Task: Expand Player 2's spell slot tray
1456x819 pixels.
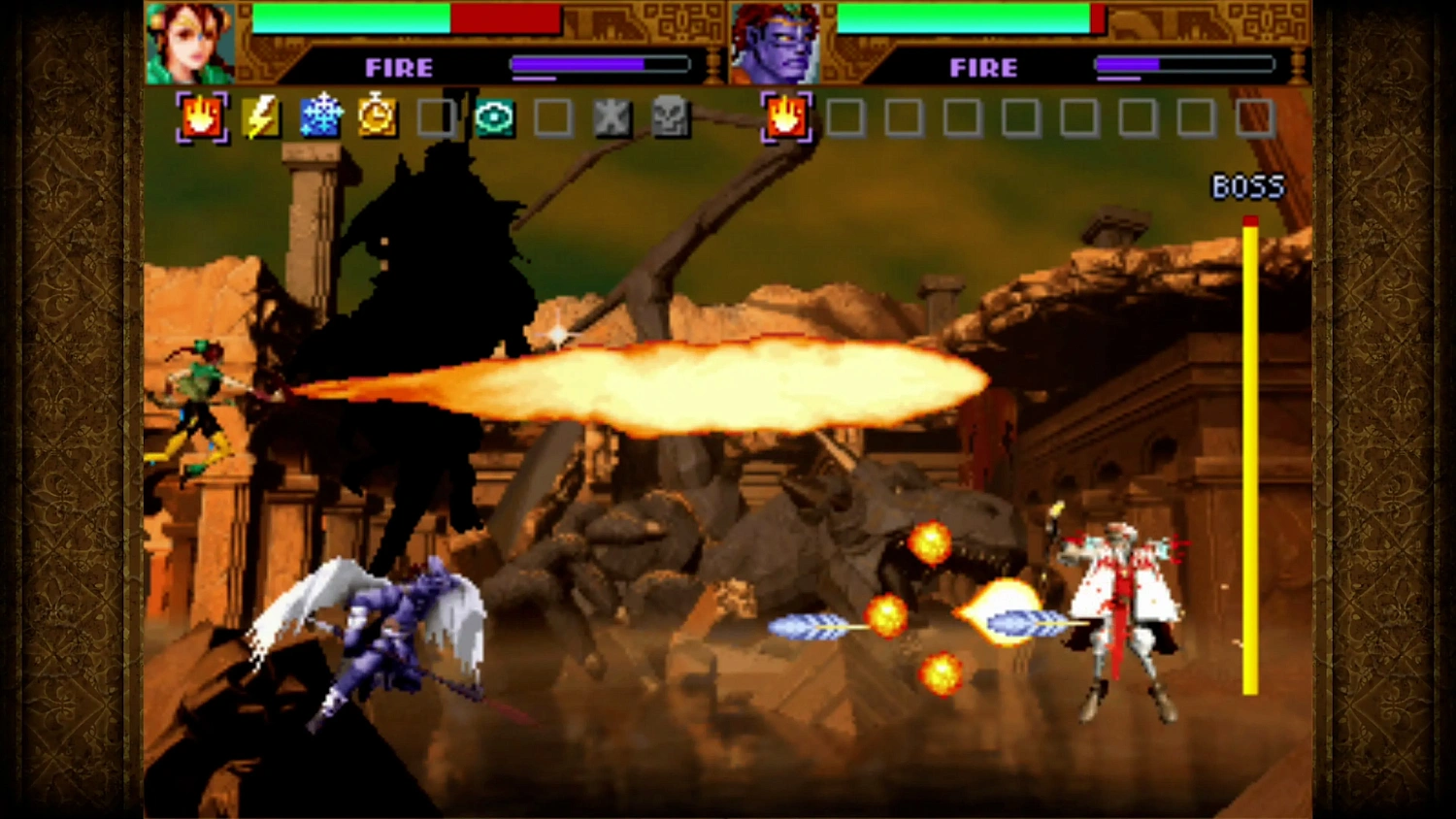Action: click(1019, 115)
